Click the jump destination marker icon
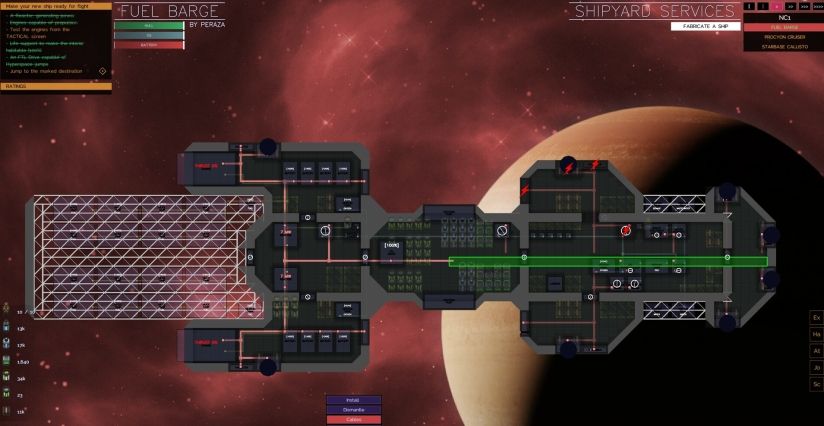 pos(102,71)
